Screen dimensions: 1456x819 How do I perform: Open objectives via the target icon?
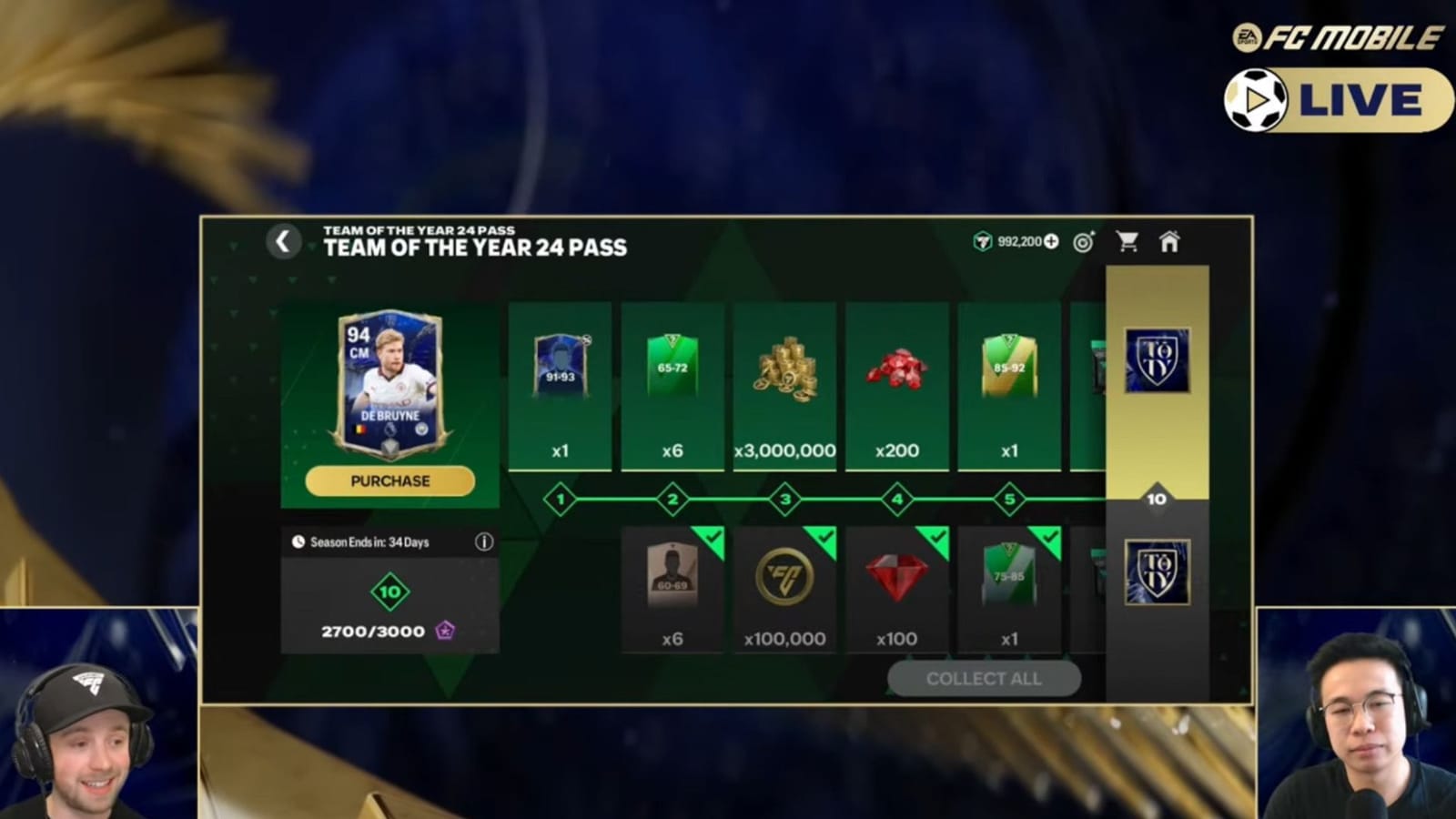1083,242
